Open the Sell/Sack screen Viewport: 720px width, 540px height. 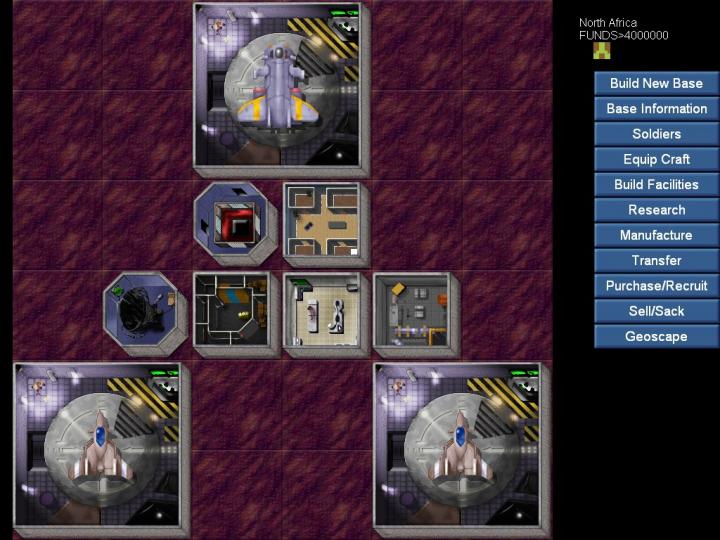coord(656,311)
